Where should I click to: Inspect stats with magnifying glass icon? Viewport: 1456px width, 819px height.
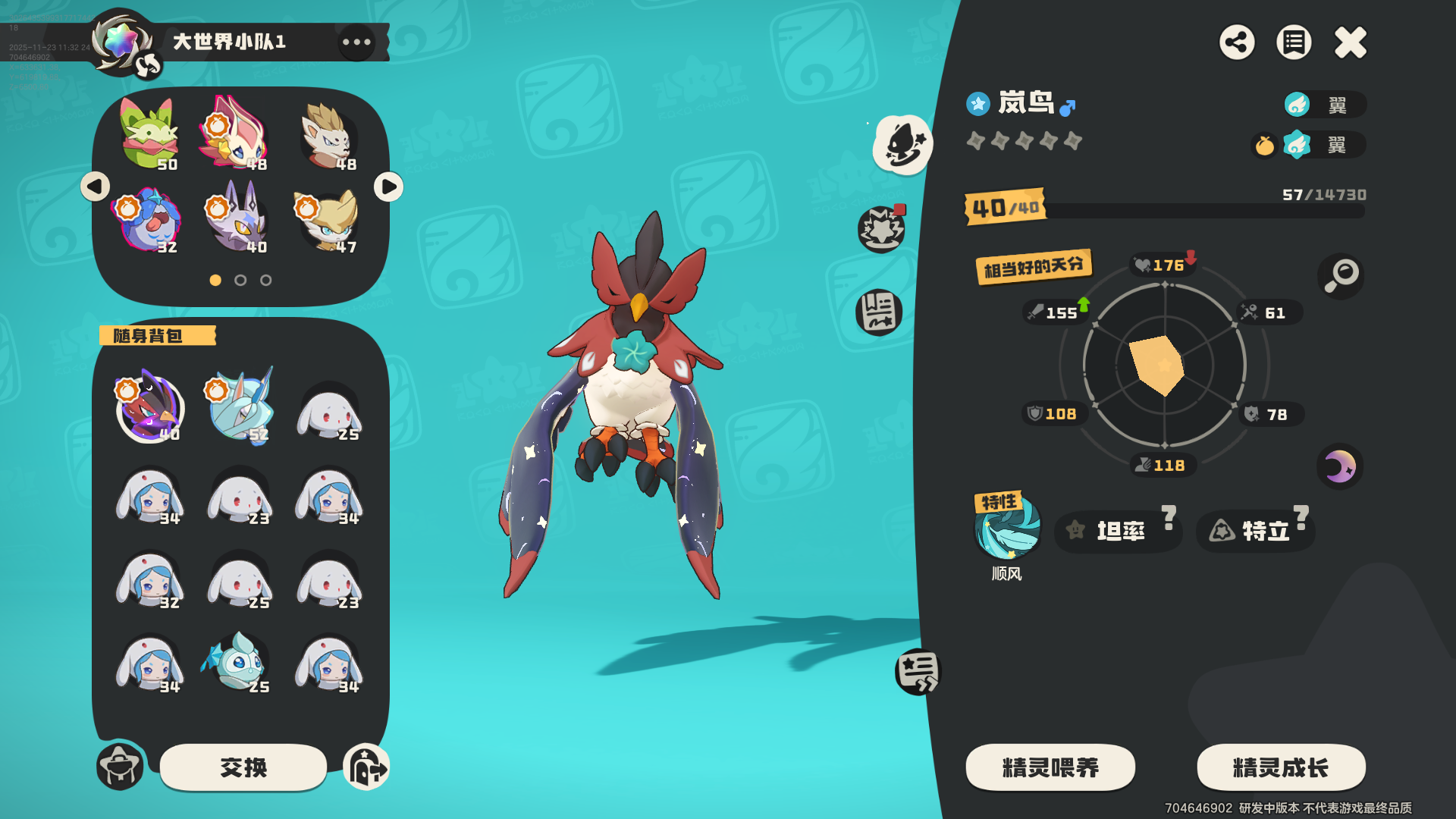pyautogui.click(x=1341, y=275)
